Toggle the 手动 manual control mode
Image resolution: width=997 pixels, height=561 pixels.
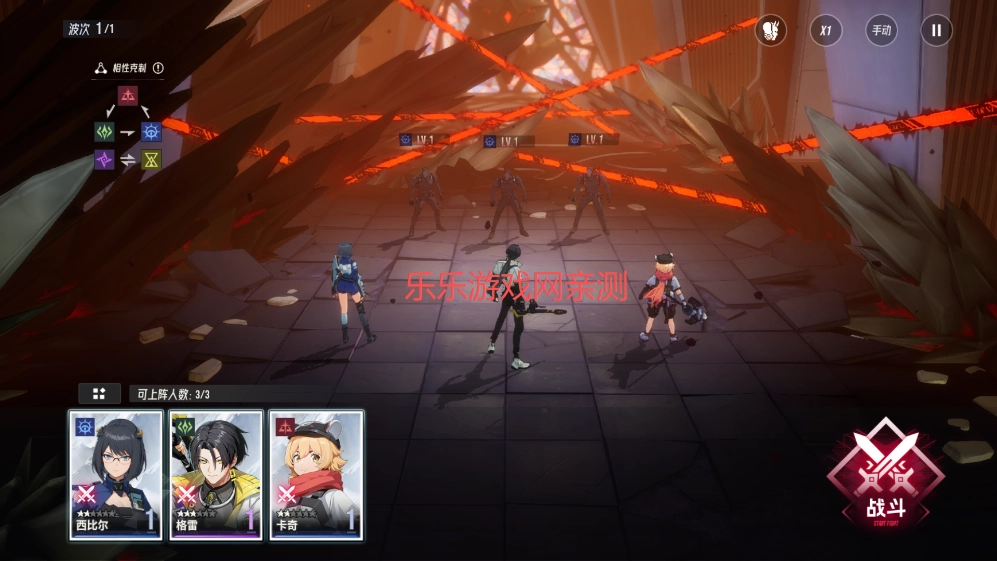(881, 30)
